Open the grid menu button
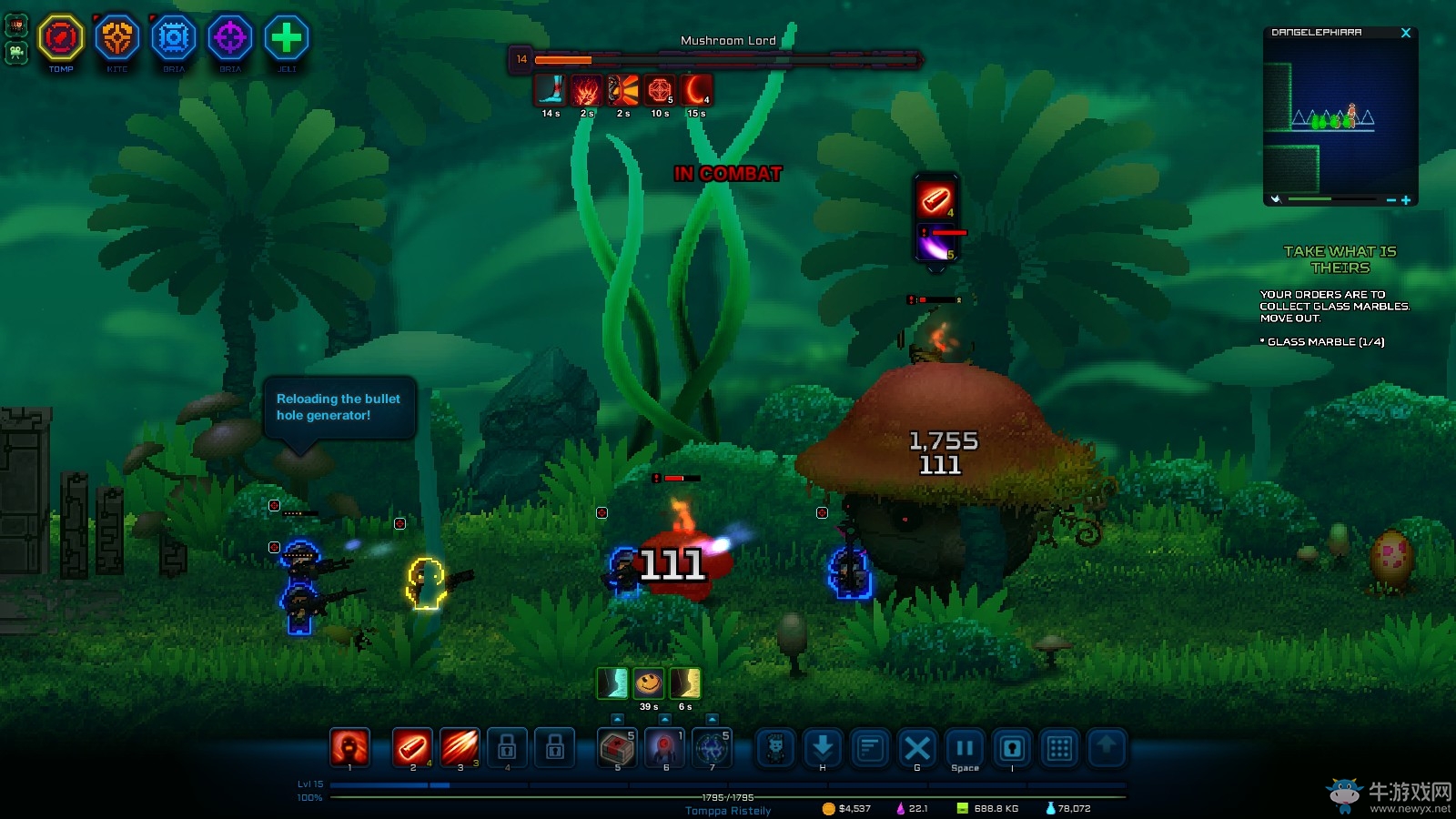1456x819 pixels. [x=1059, y=748]
